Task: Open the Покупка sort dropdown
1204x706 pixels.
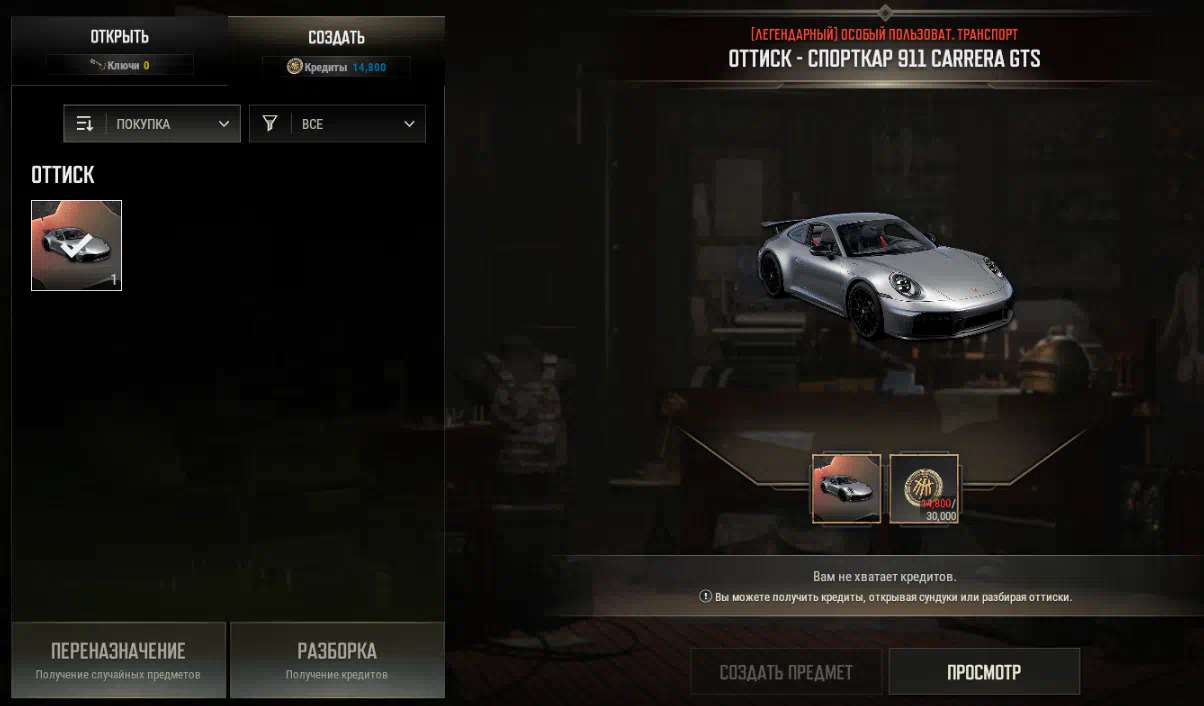Action: 152,124
